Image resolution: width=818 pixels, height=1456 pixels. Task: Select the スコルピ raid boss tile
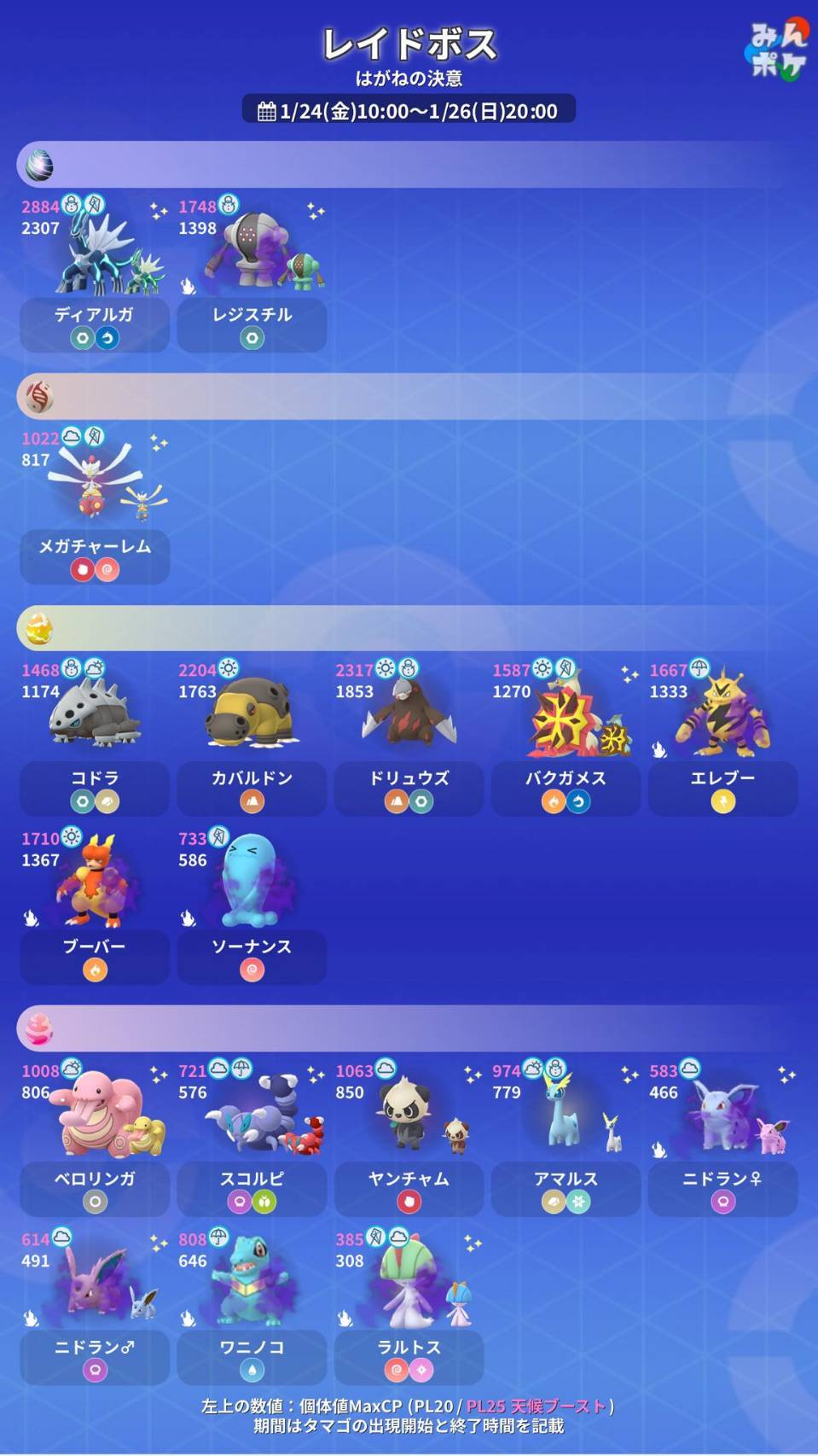tap(252, 1138)
